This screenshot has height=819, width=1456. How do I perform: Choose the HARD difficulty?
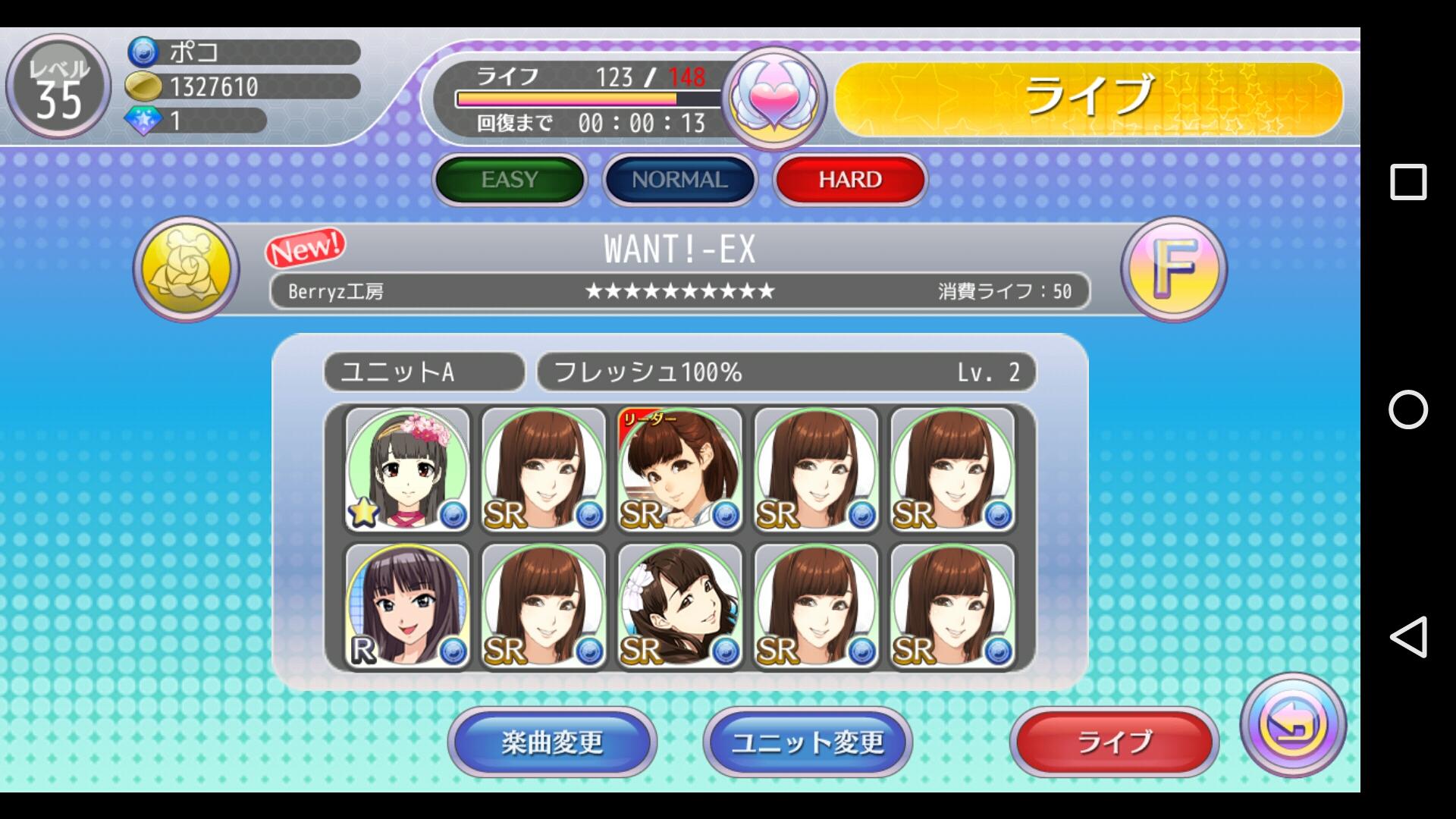tap(850, 180)
